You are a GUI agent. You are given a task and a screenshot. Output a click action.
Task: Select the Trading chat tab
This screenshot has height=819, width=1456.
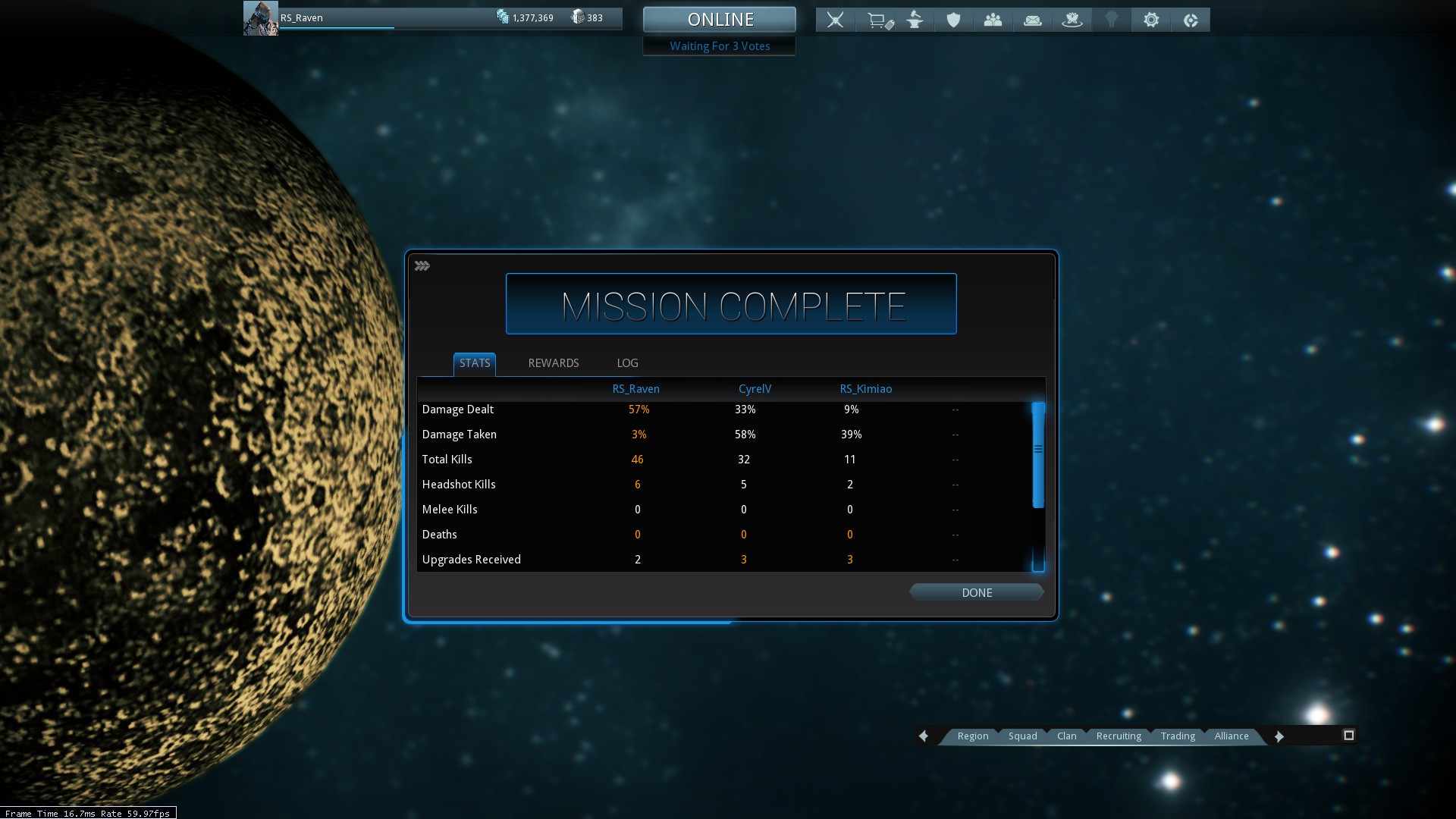(x=1177, y=736)
